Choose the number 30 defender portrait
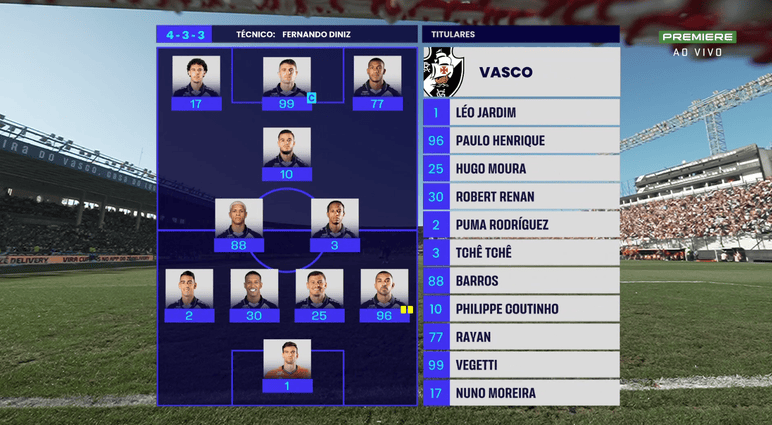This screenshot has width=772, height=425. 255,290
